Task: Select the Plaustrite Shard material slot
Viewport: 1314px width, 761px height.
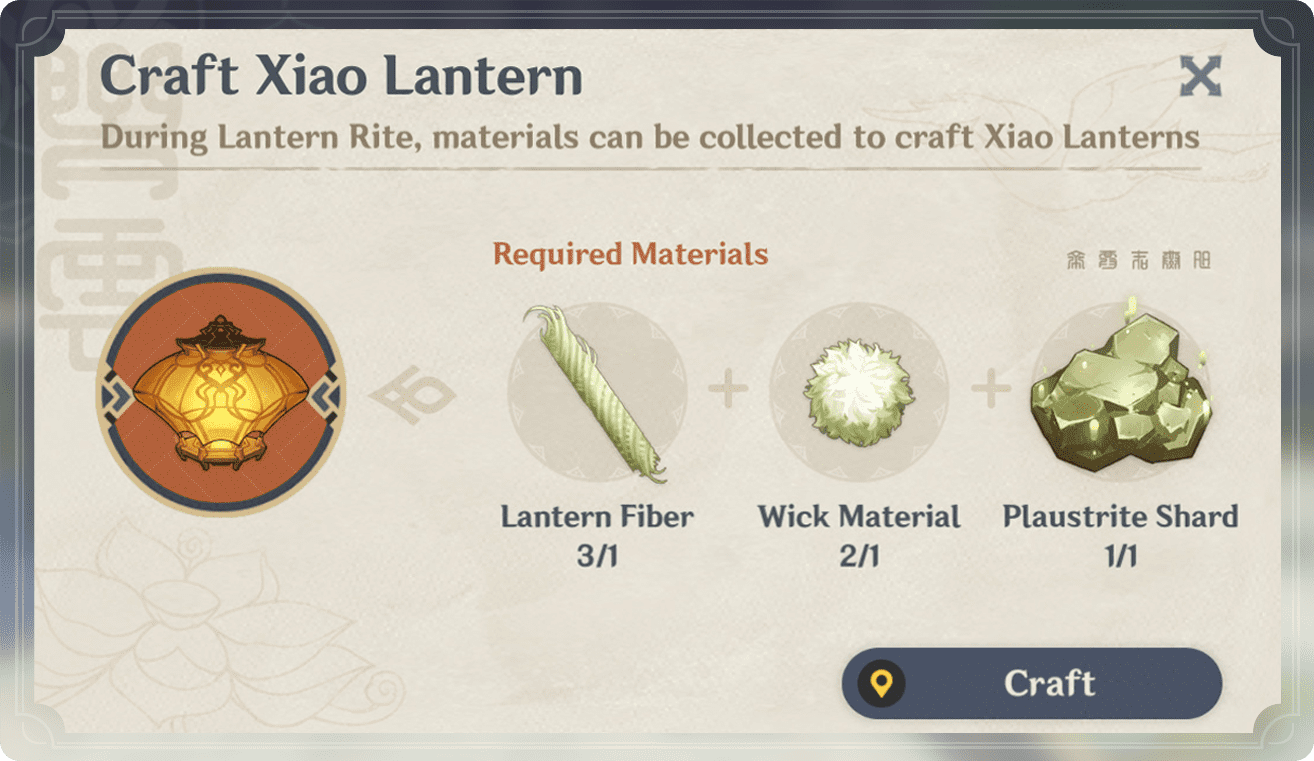Action: pyautogui.click(x=1120, y=392)
